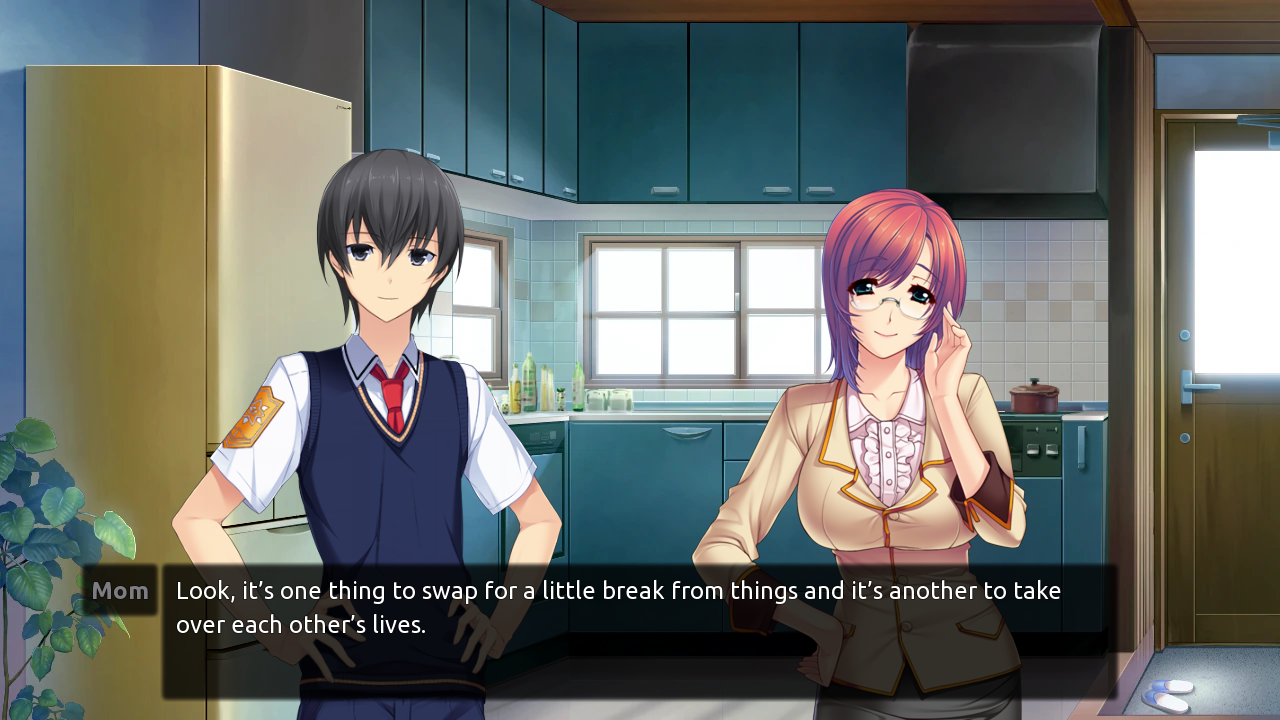Viewport: 1280px width, 720px height.
Task: Click the dialogue line about swapping lives
Action: pos(615,590)
